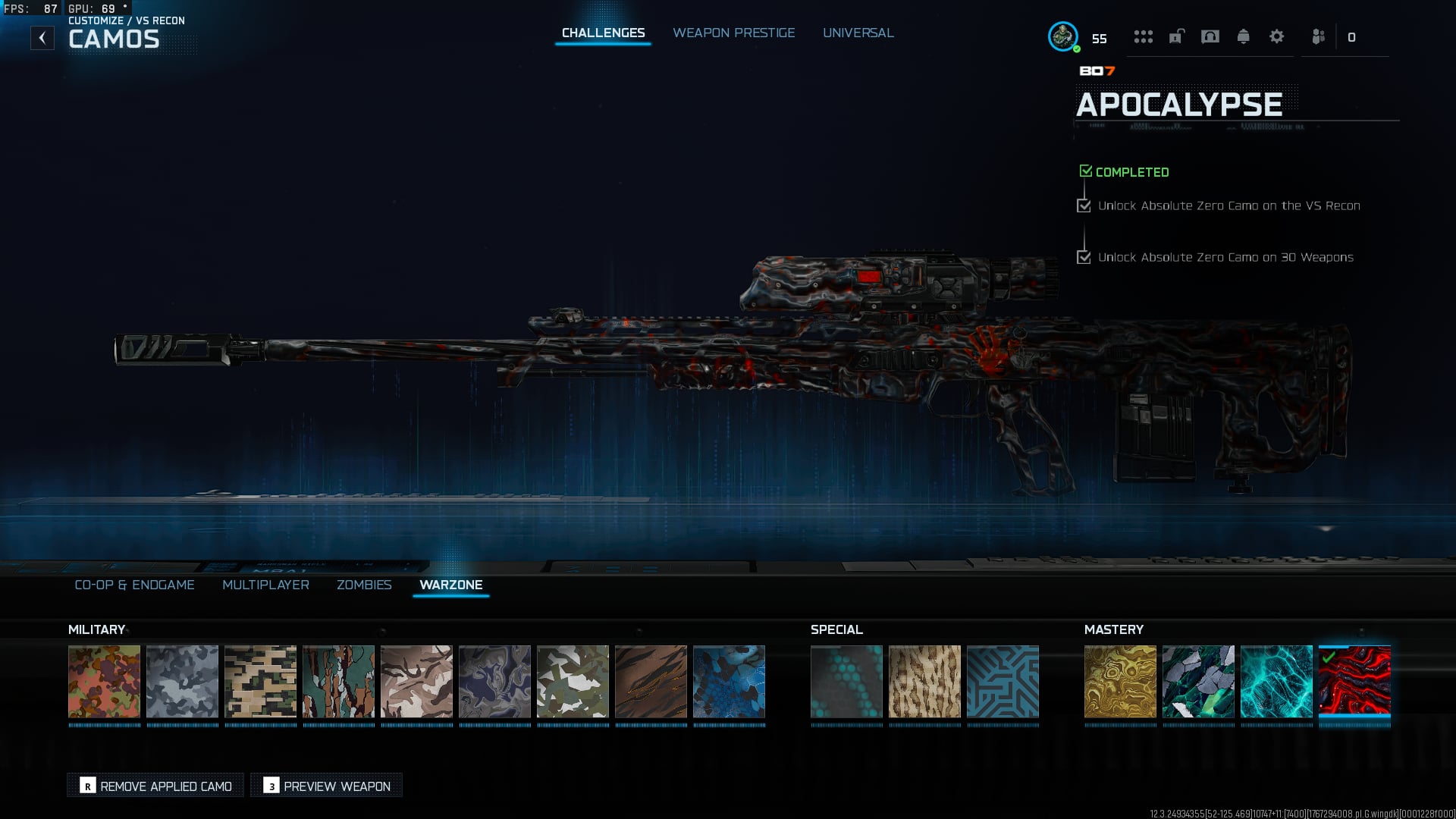1456x819 pixels.
Task: Switch to Multiplayer camos
Action: point(265,585)
